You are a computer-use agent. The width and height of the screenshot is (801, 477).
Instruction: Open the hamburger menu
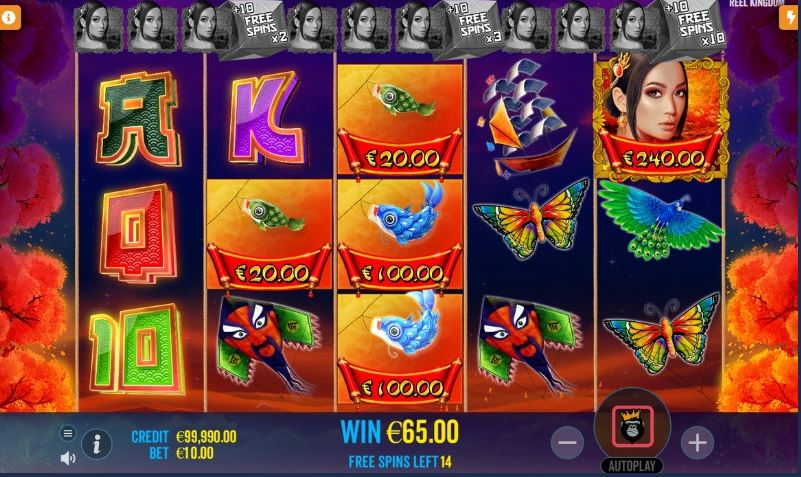point(68,433)
